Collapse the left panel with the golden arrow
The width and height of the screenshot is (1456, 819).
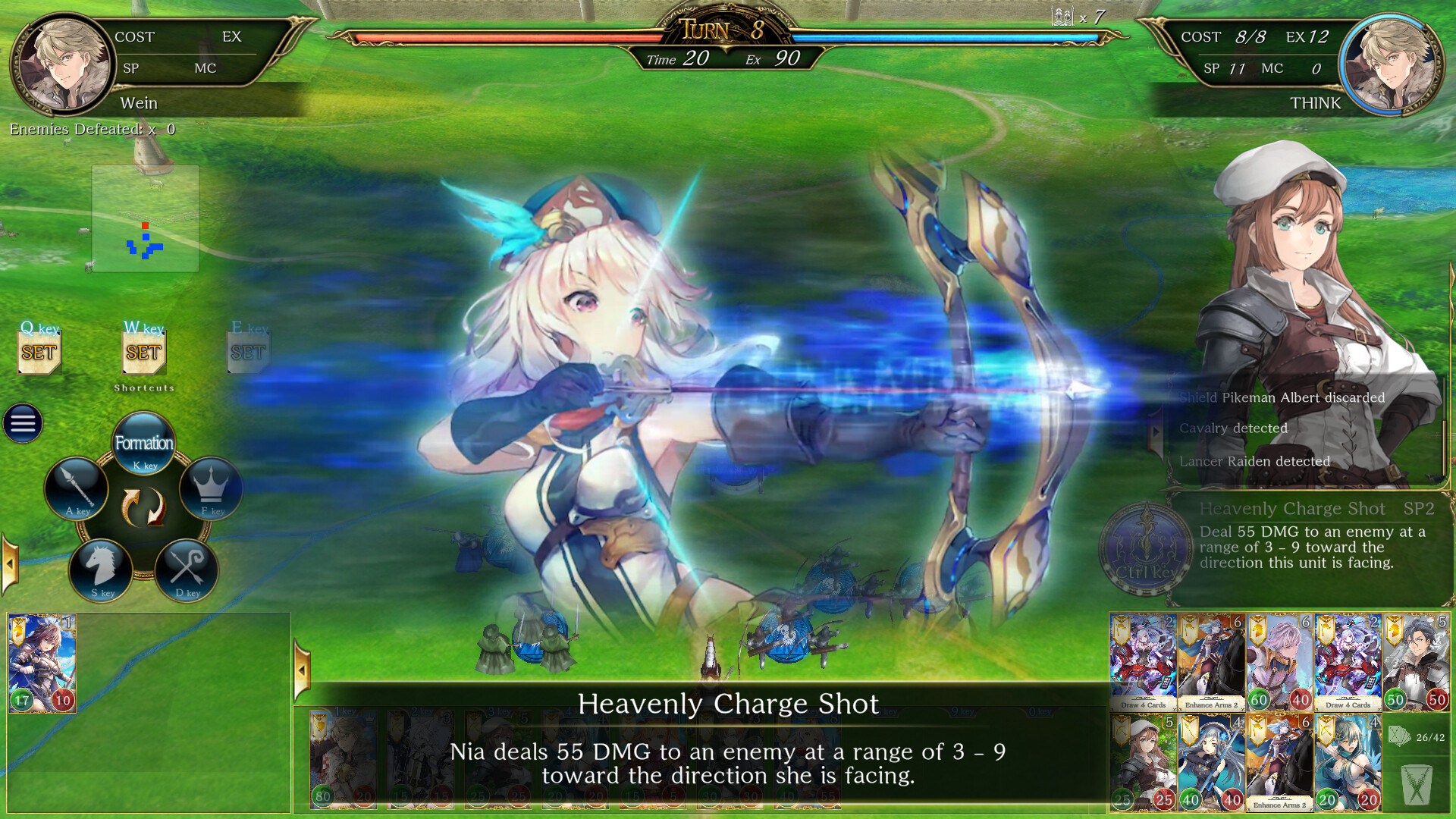point(9,563)
